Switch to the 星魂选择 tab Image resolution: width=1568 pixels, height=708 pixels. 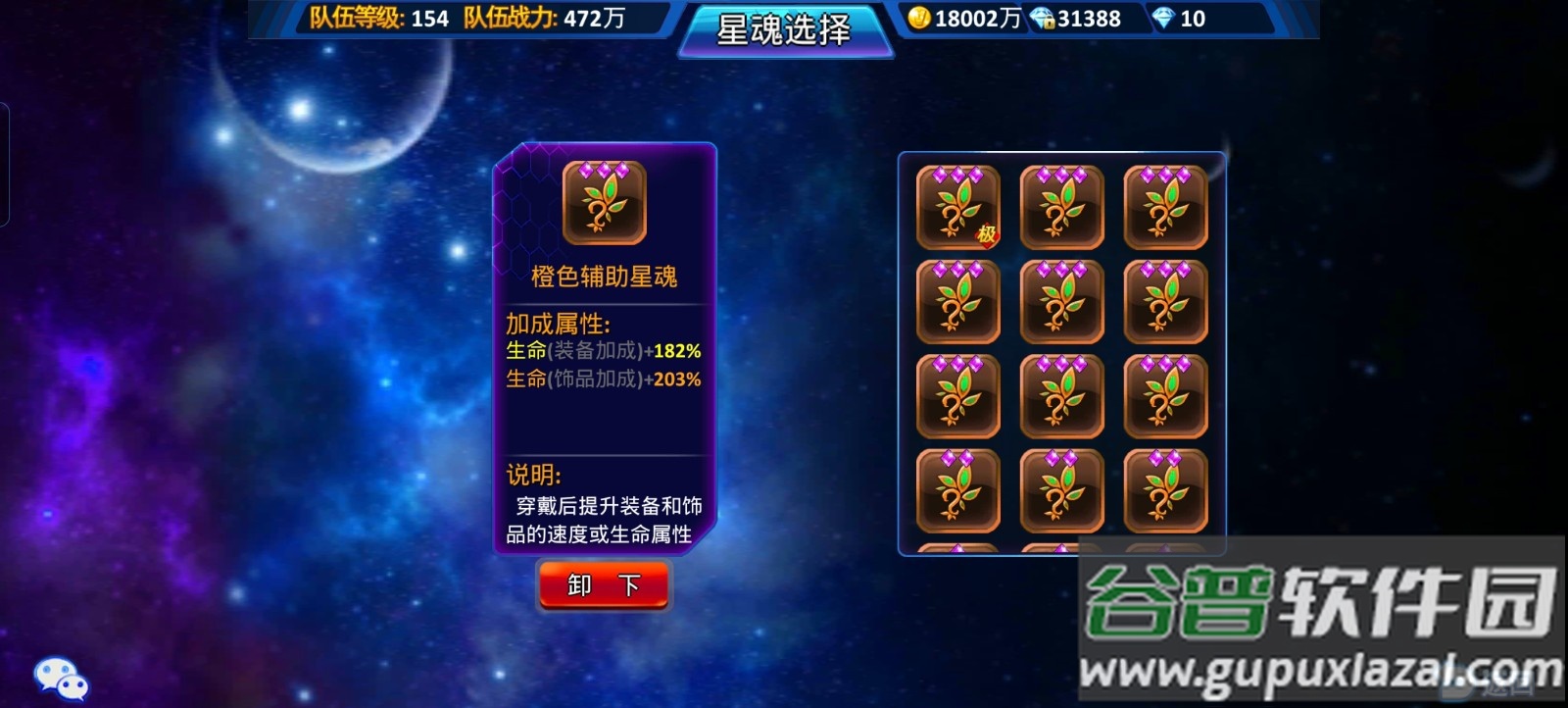coord(781,30)
